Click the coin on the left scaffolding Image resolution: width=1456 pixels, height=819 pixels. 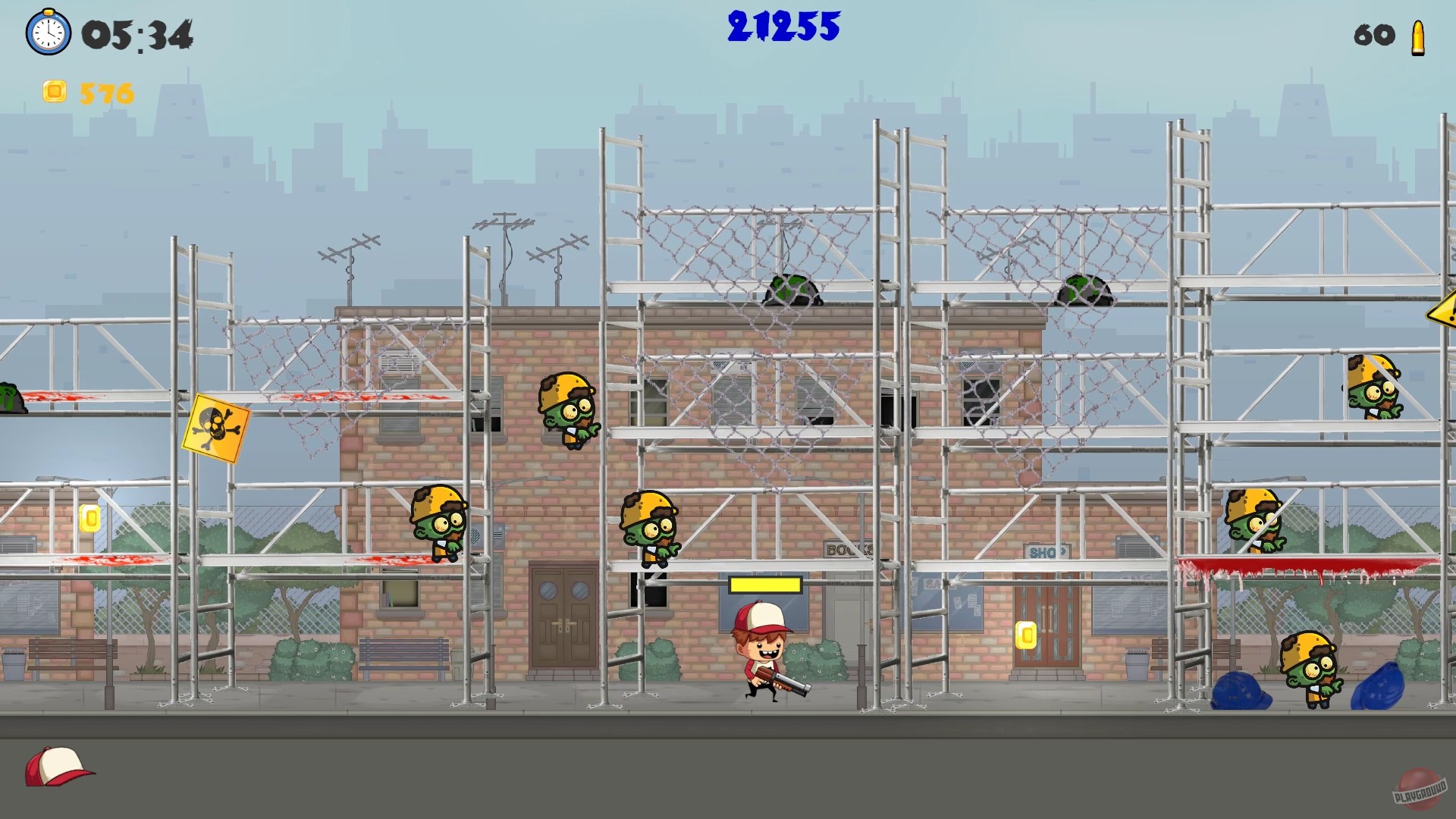click(x=89, y=519)
